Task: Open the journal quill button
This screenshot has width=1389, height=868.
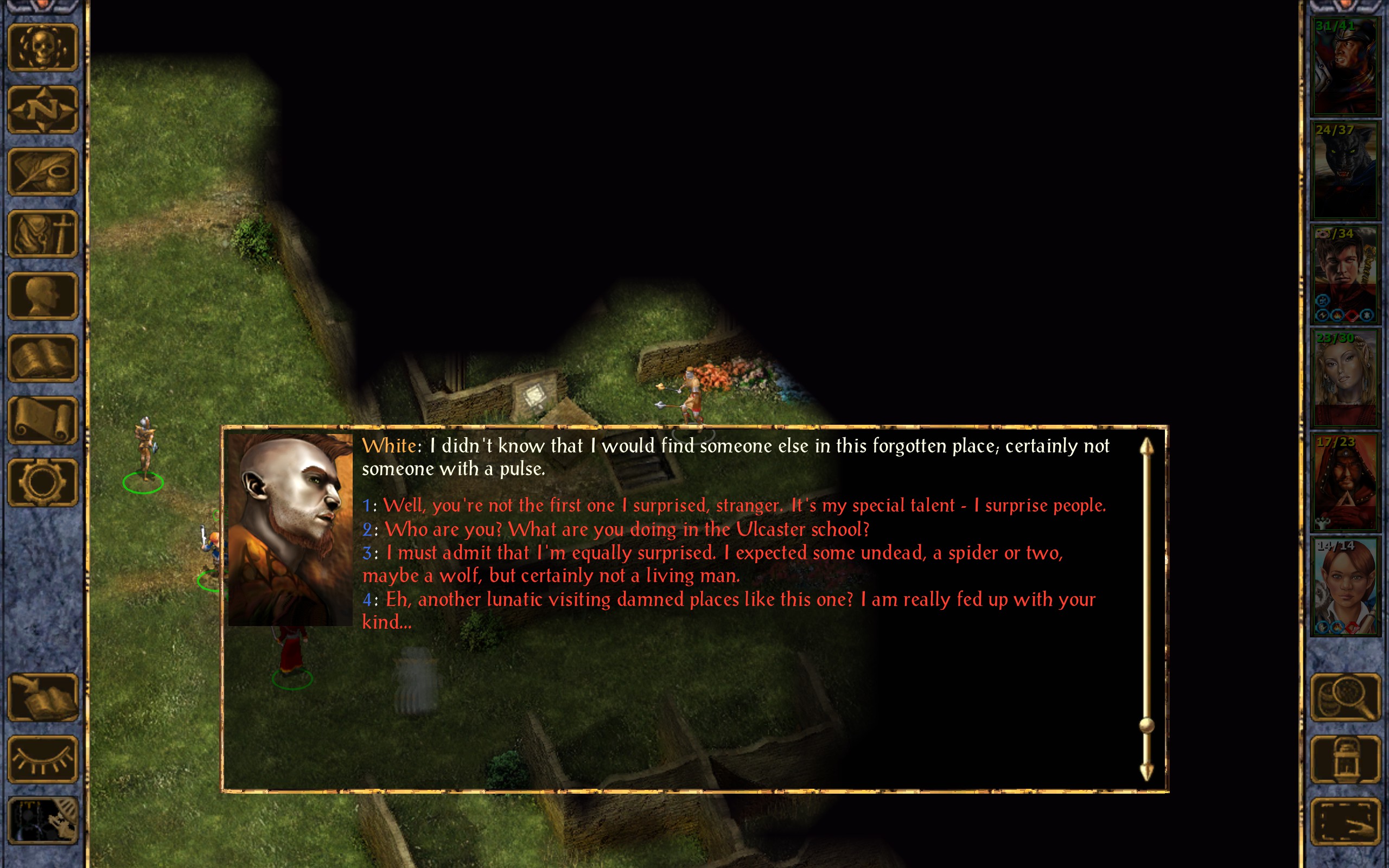Action: point(42,171)
